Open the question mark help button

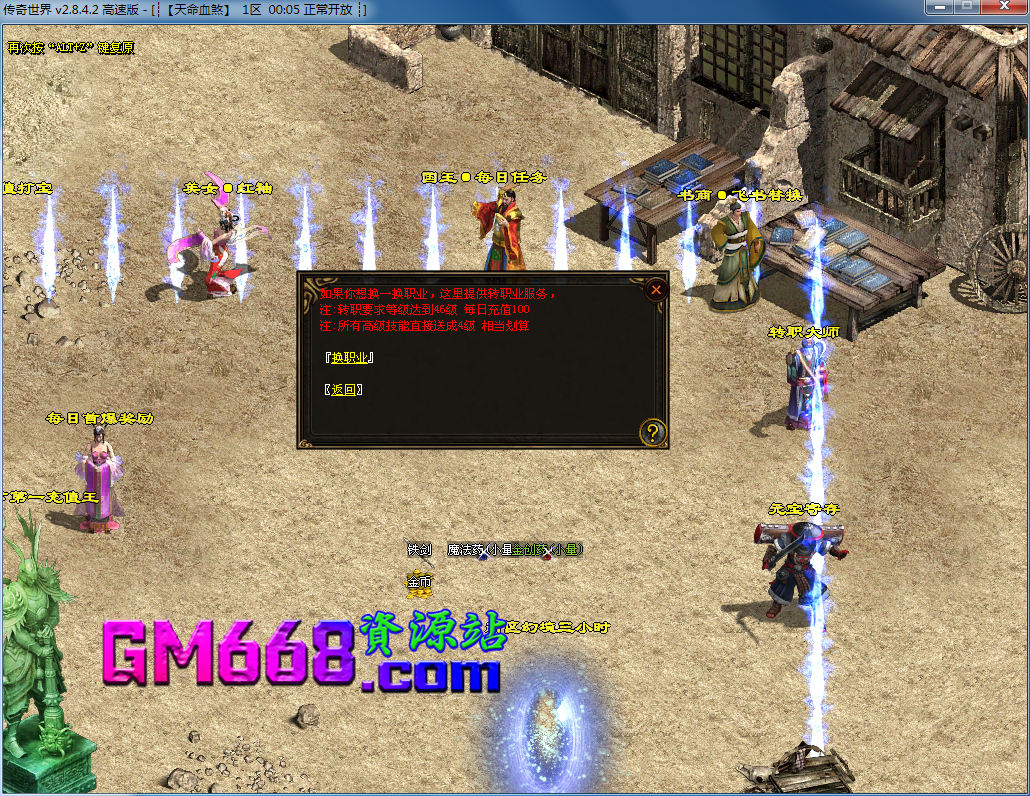tap(653, 432)
